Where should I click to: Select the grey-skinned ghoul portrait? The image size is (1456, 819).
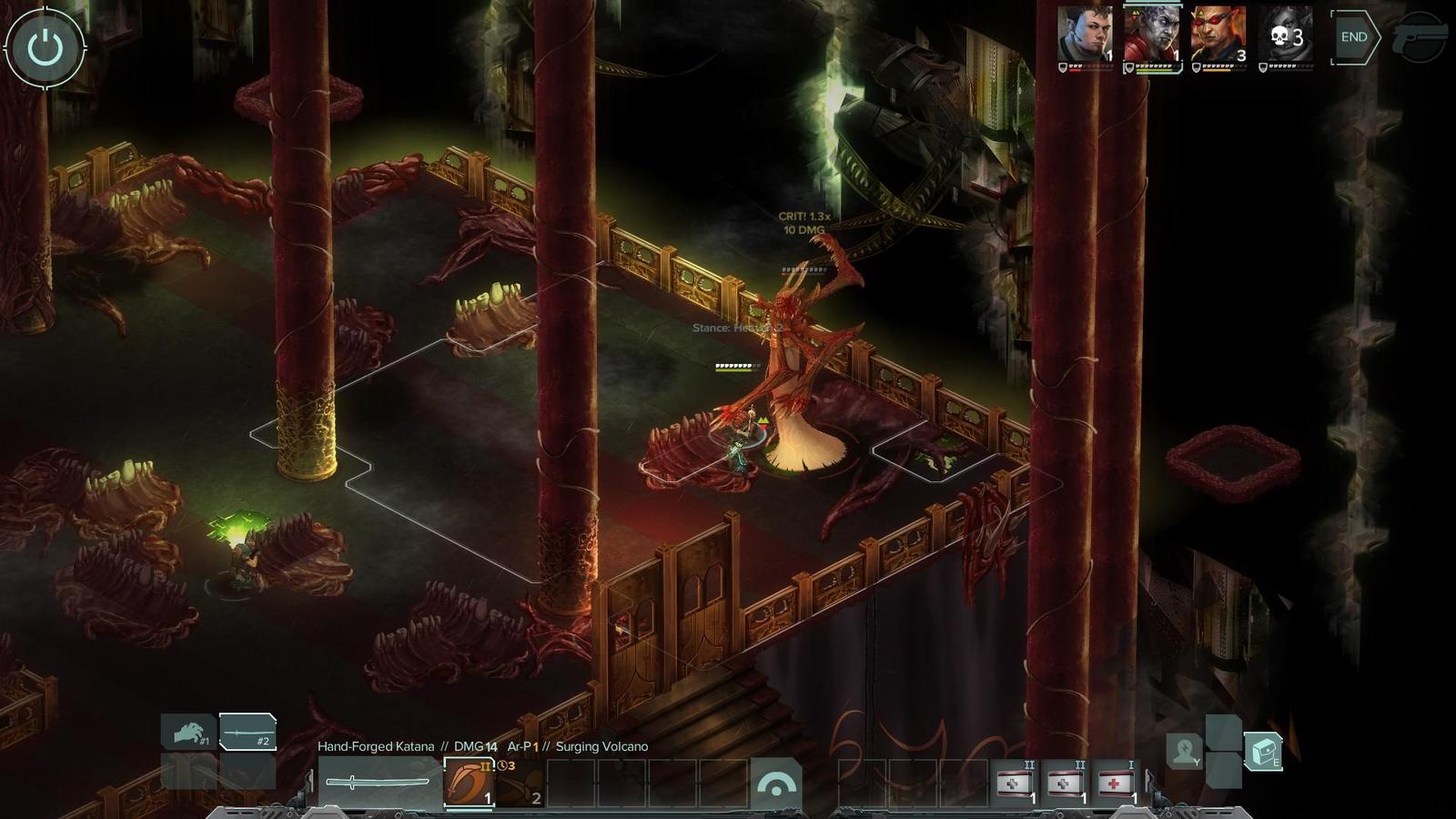tap(1151, 35)
